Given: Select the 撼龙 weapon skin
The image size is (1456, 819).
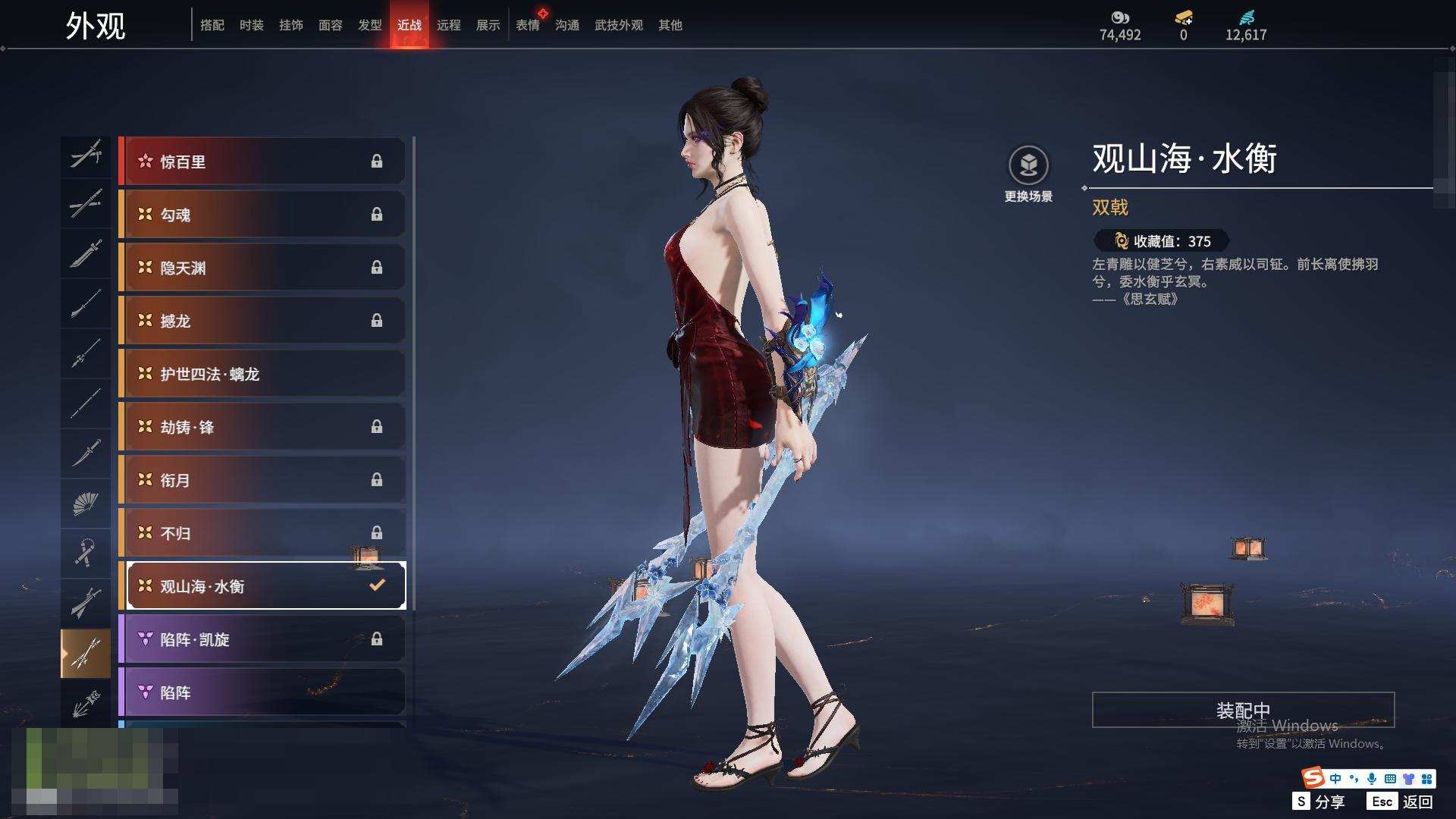Looking at the screenshot, I should coord(262,321).
